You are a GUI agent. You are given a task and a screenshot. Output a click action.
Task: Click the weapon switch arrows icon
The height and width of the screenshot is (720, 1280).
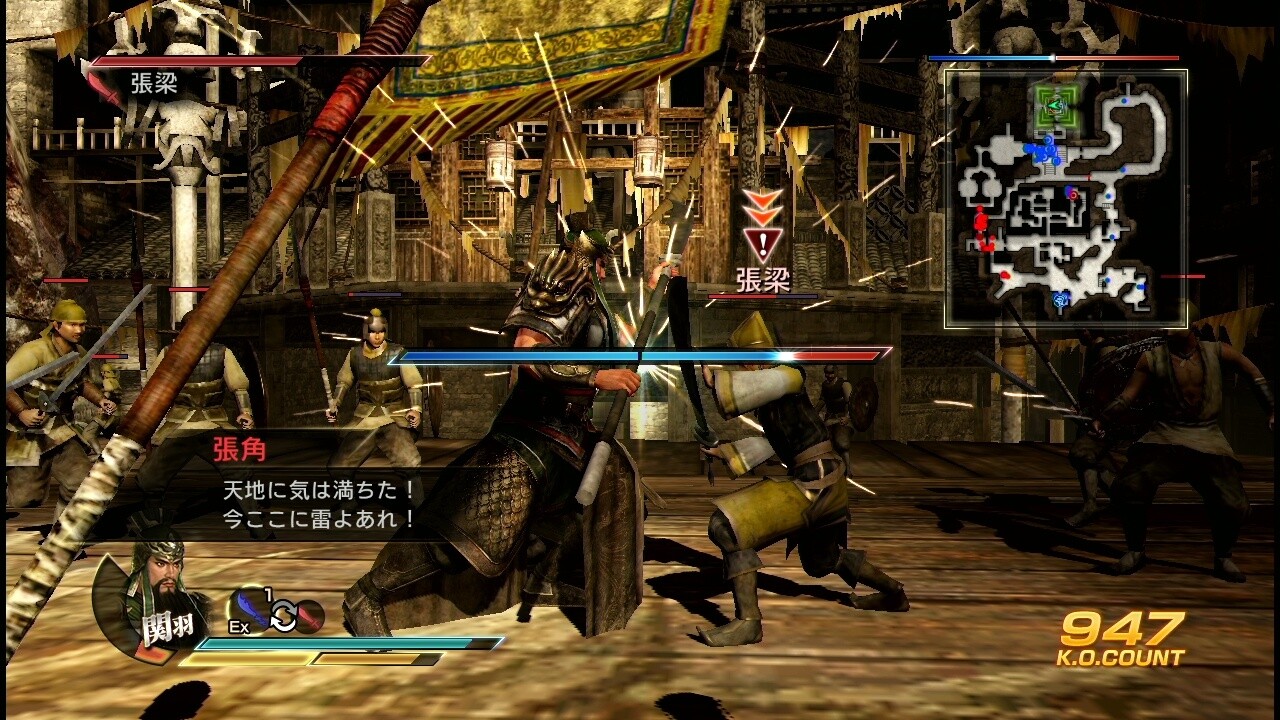click(x=284, y=615)
